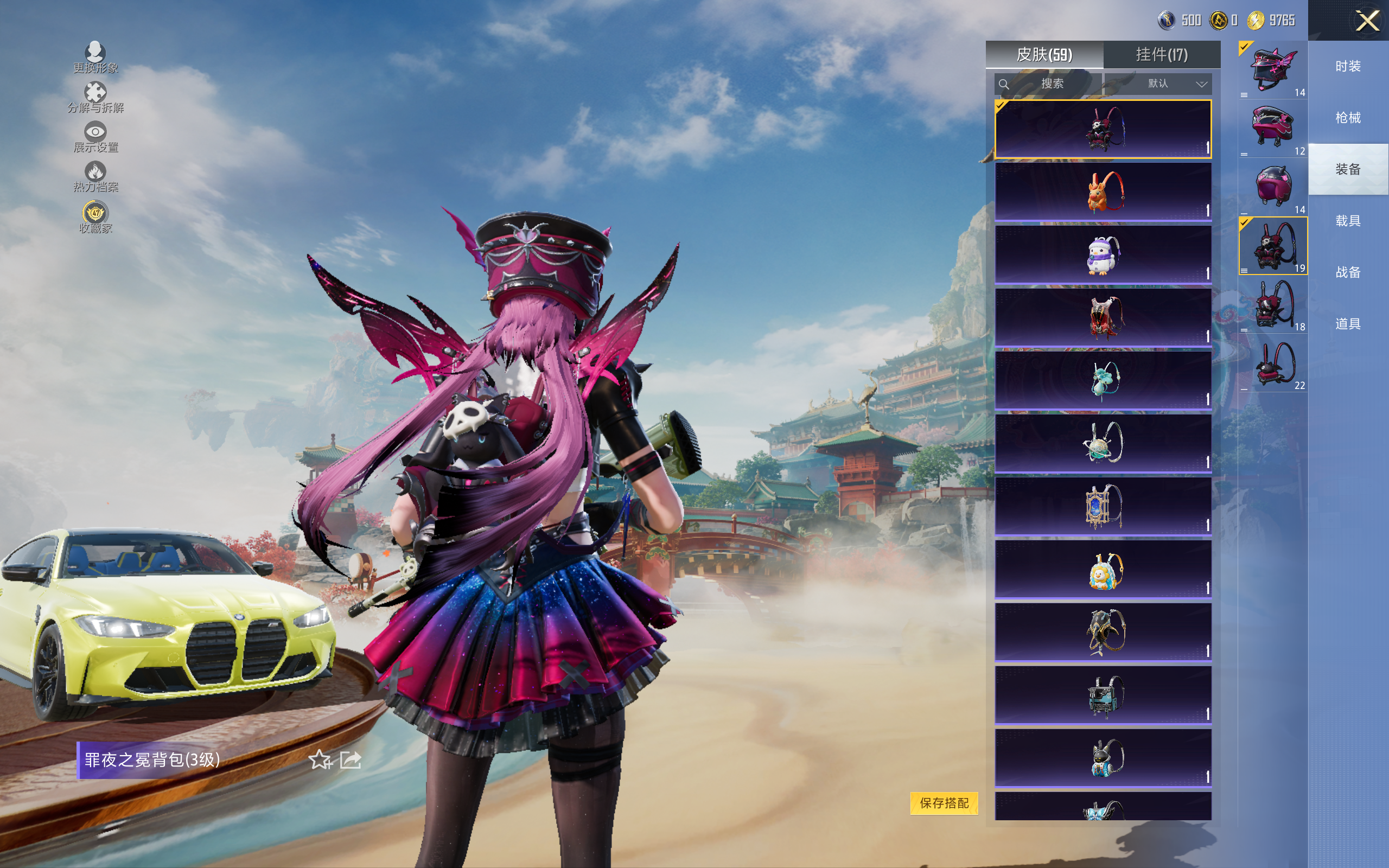This screenshot has height=868, width=1389.
Task: Share the backpack skin via arrow icon
Action: pos(351,760)
